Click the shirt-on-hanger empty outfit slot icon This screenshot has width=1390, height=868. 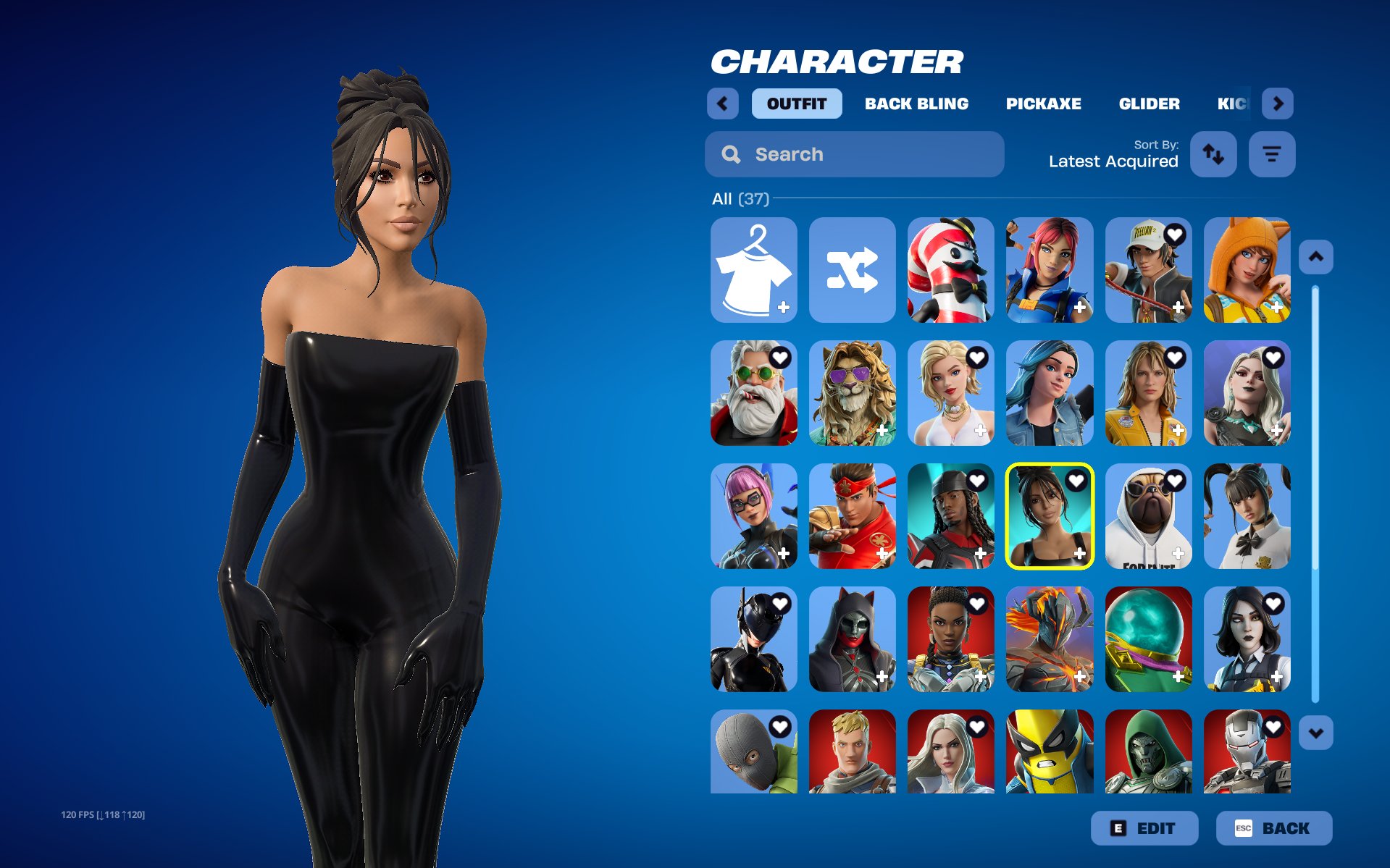tap(753, 271)
